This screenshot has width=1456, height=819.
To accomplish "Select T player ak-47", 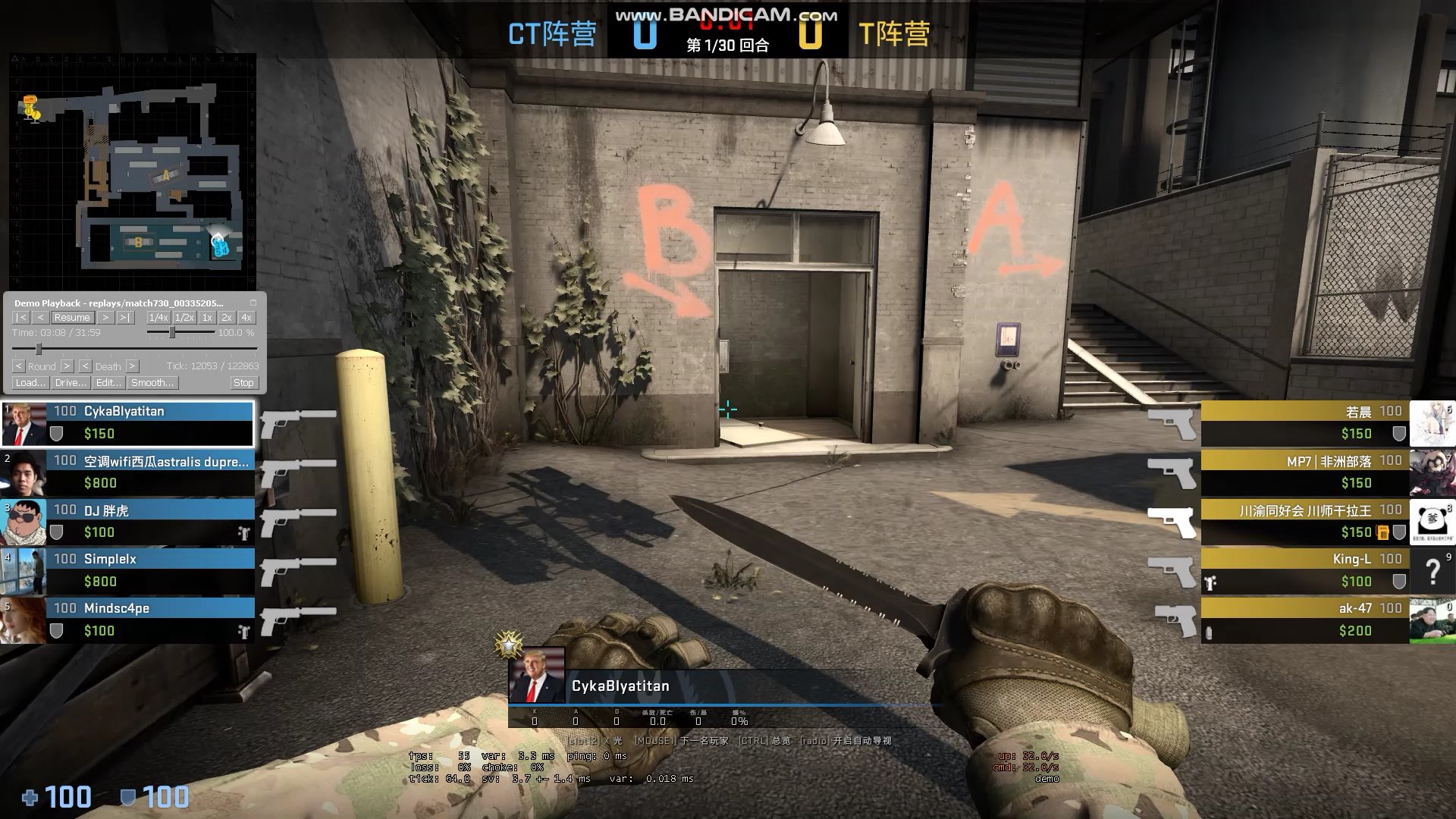I will coord(1304,620).
